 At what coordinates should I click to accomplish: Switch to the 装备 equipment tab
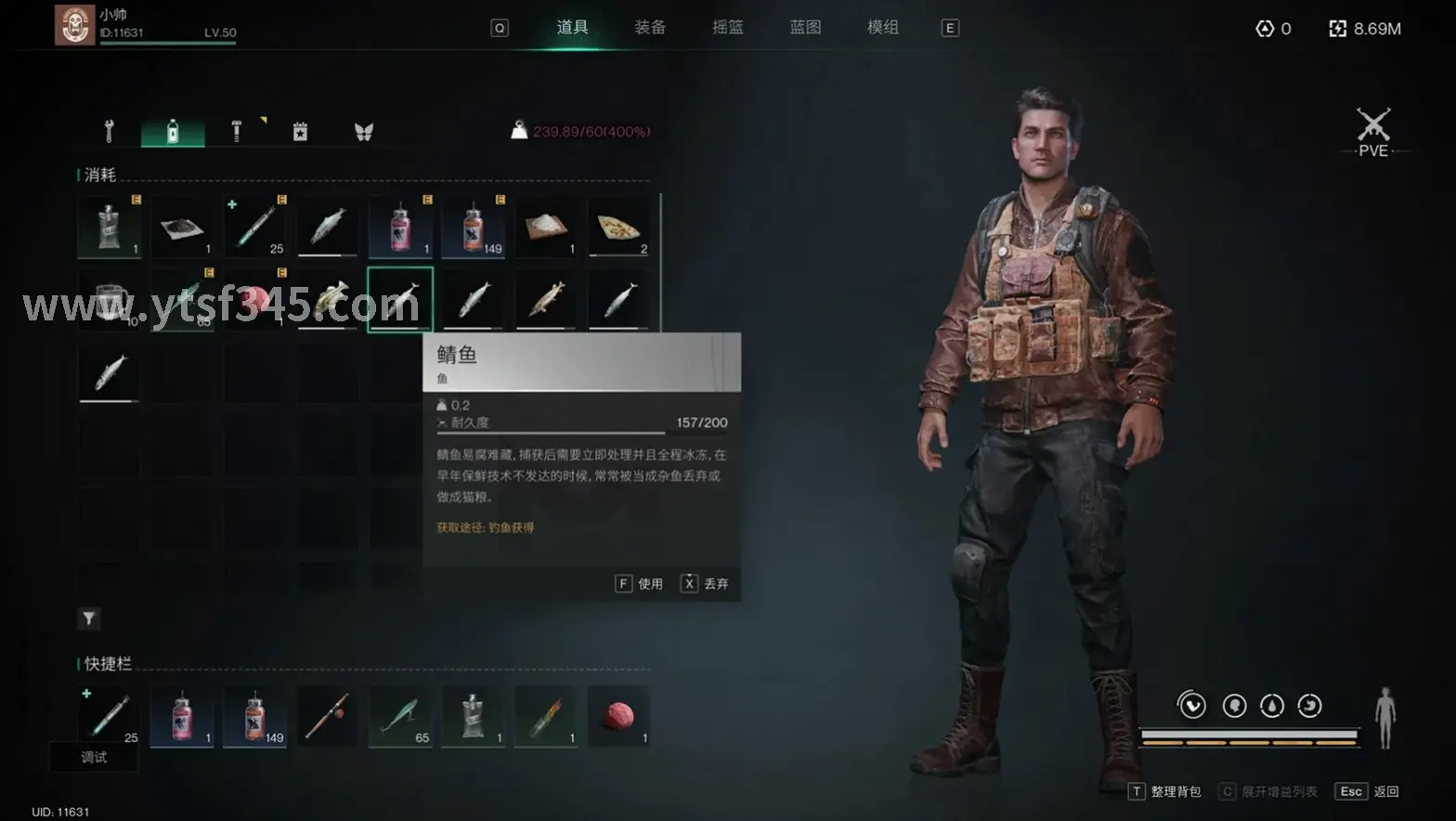[650, 27]
